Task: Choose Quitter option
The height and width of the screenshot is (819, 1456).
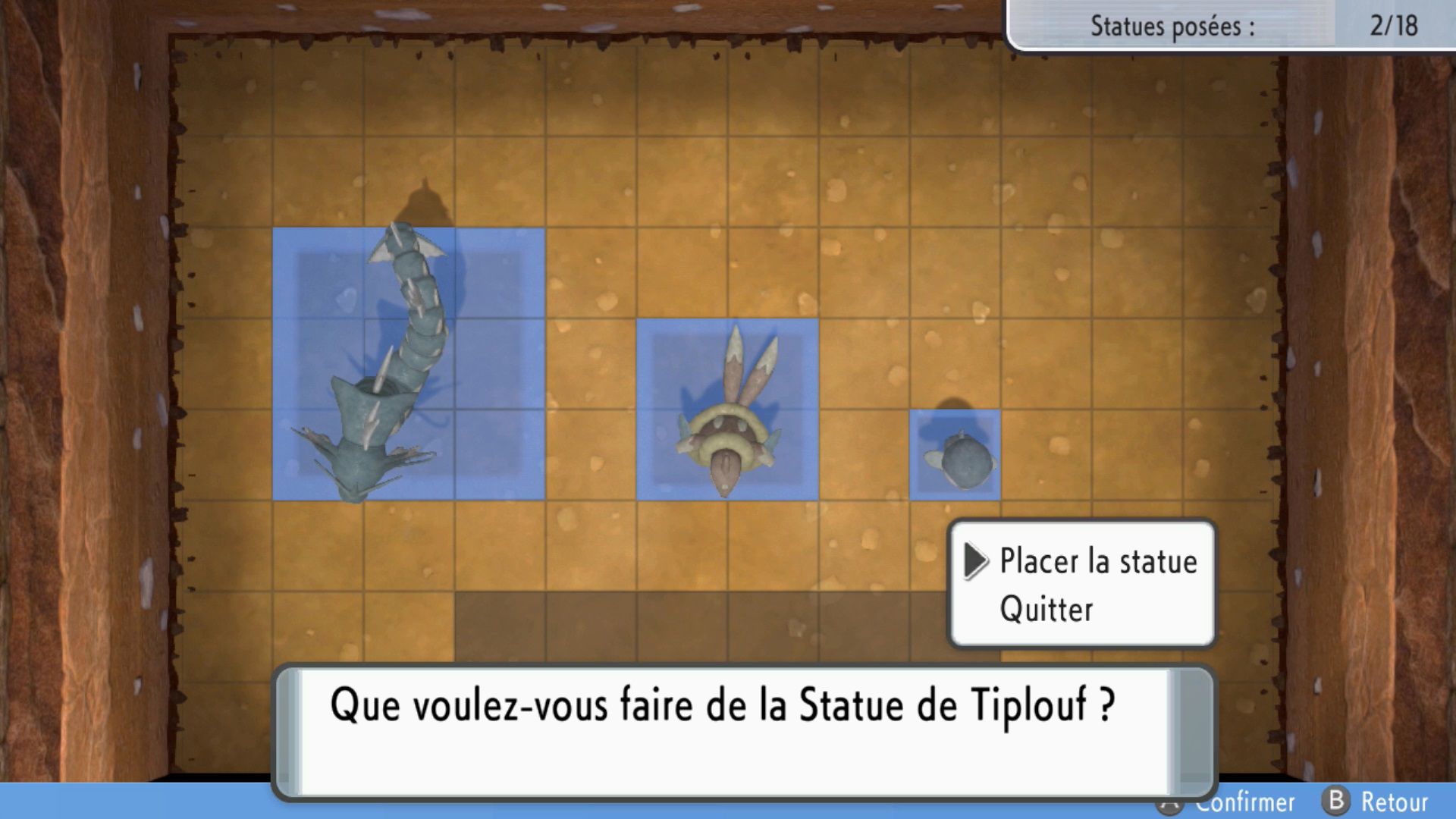Action: pyautogui.click(x=1046, y=610)
